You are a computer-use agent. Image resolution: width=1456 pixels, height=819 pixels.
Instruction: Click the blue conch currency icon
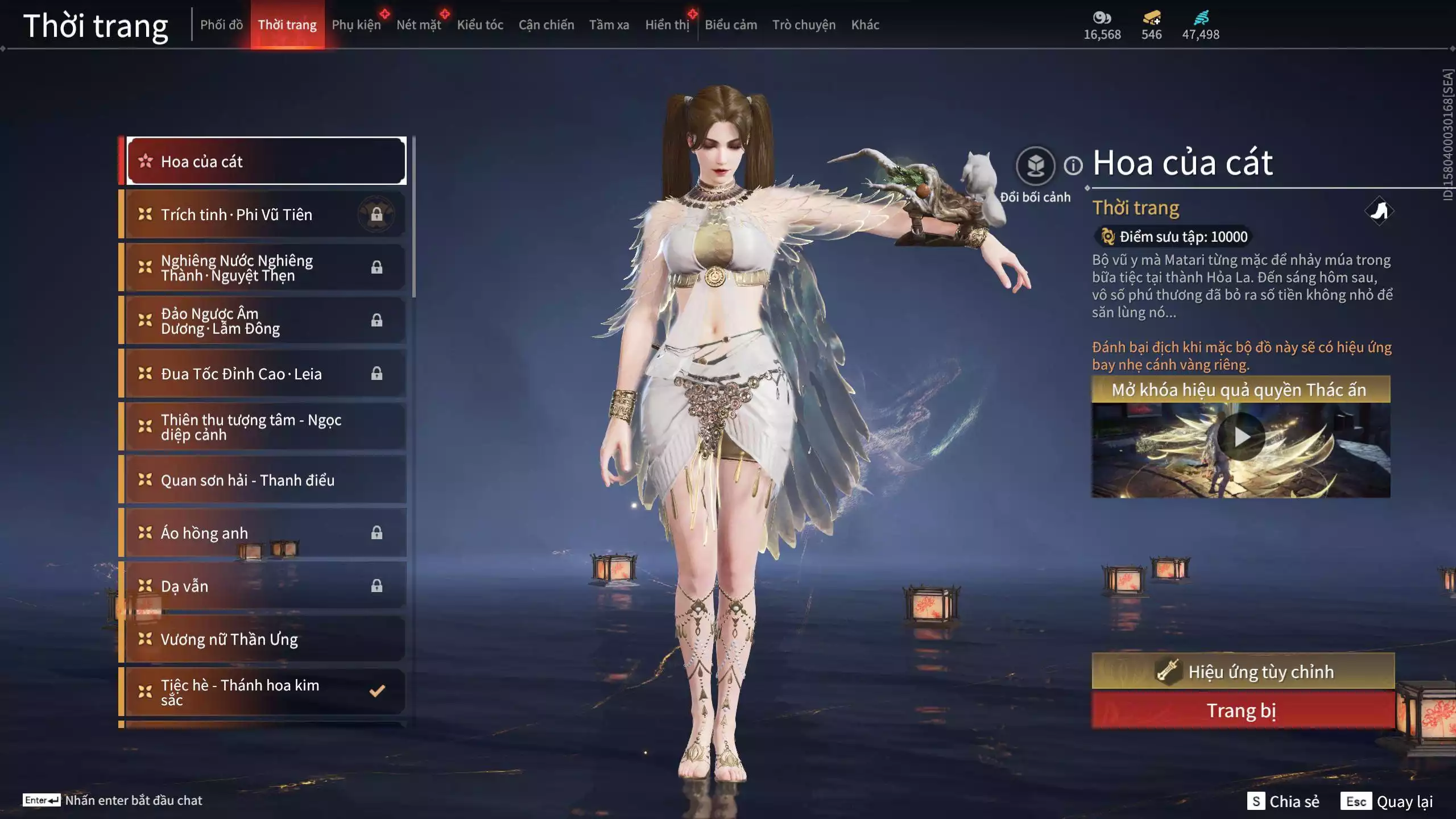coord(1200,19)
